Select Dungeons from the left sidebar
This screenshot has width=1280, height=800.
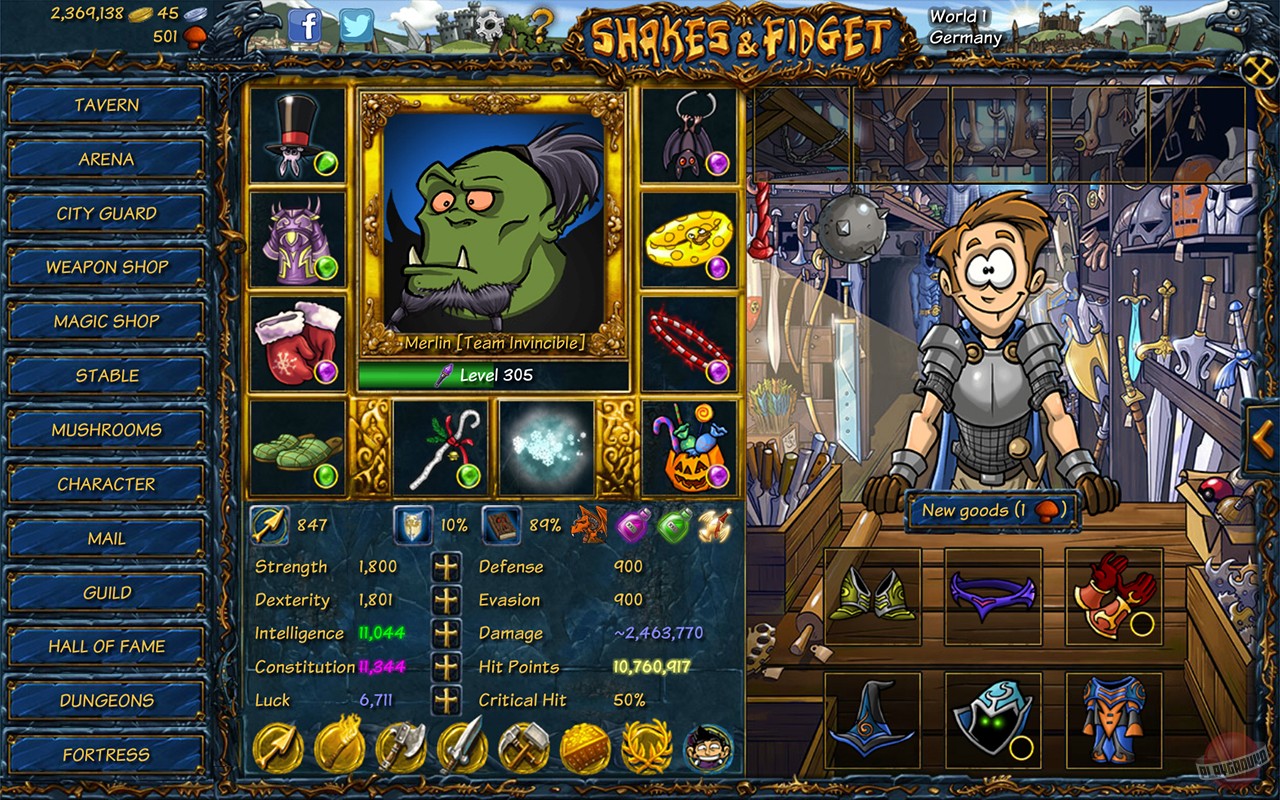(107, 700)
